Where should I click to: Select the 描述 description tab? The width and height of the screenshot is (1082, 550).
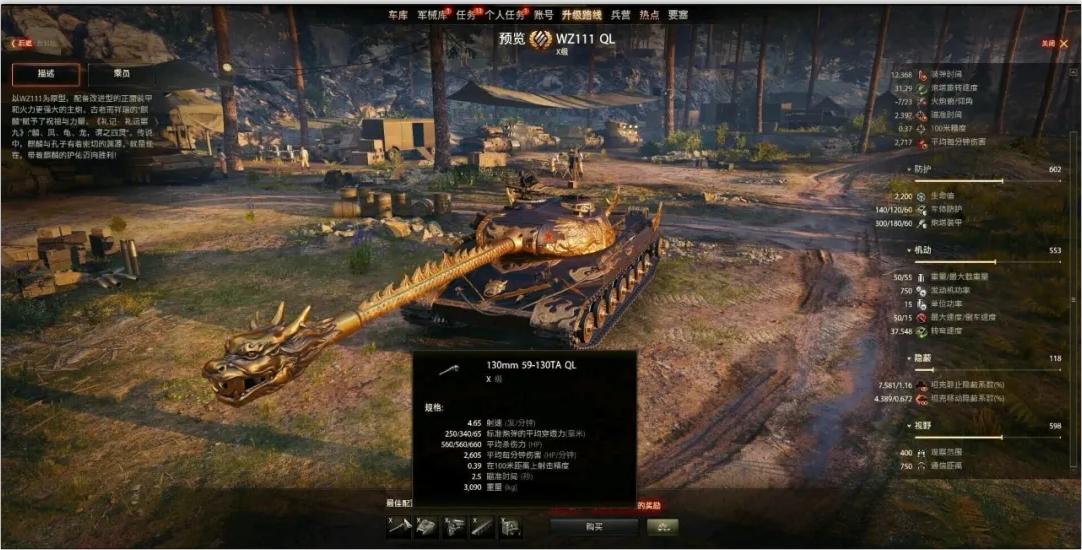[x=46, y=74]
